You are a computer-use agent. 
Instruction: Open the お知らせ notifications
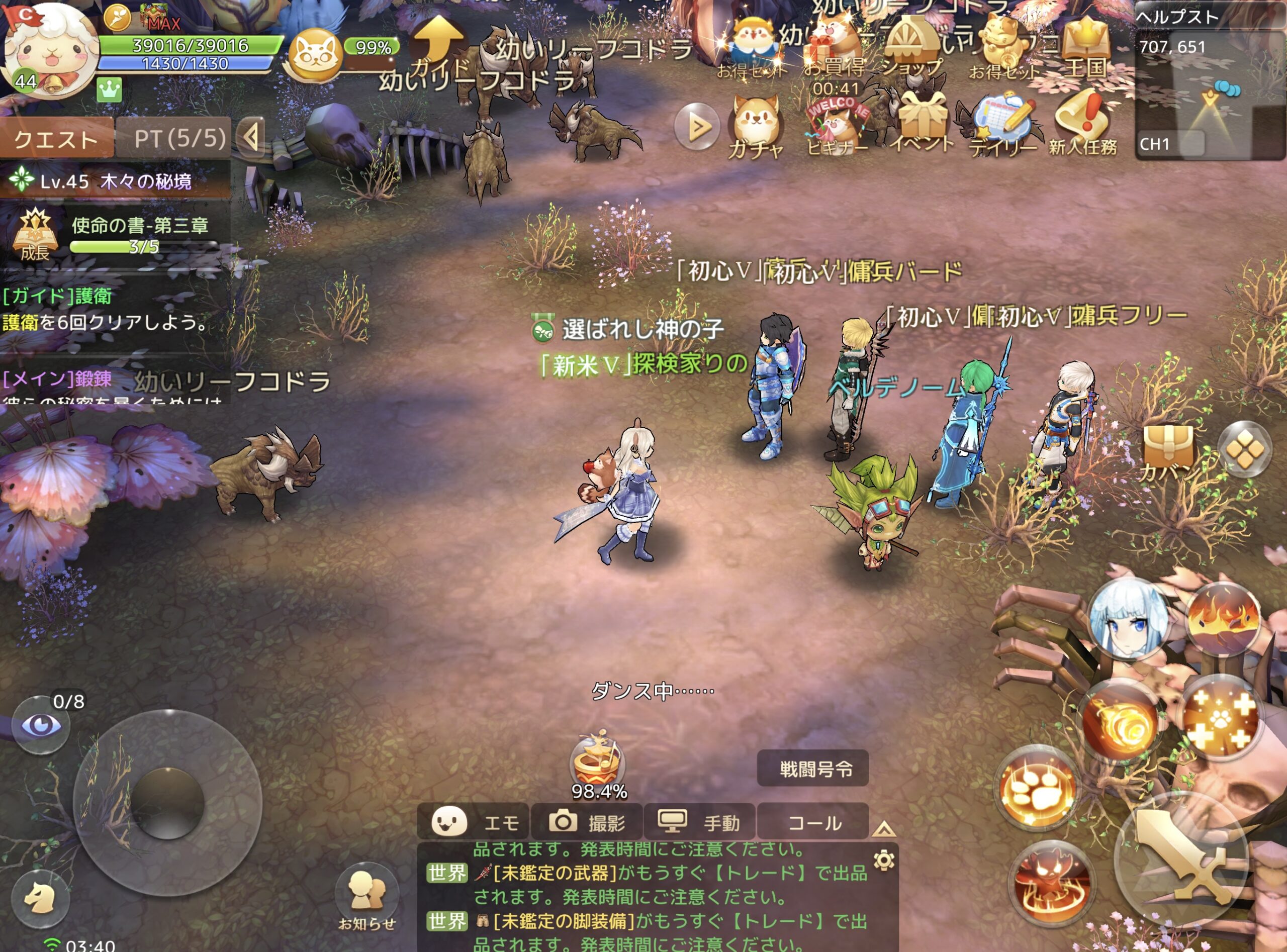(366, 898)
